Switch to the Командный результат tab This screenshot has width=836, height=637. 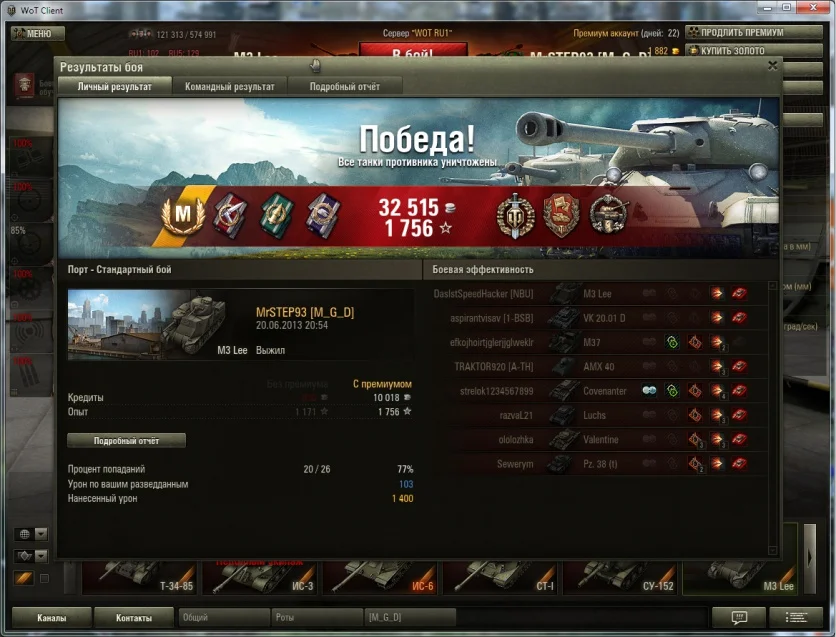point(229,87)
